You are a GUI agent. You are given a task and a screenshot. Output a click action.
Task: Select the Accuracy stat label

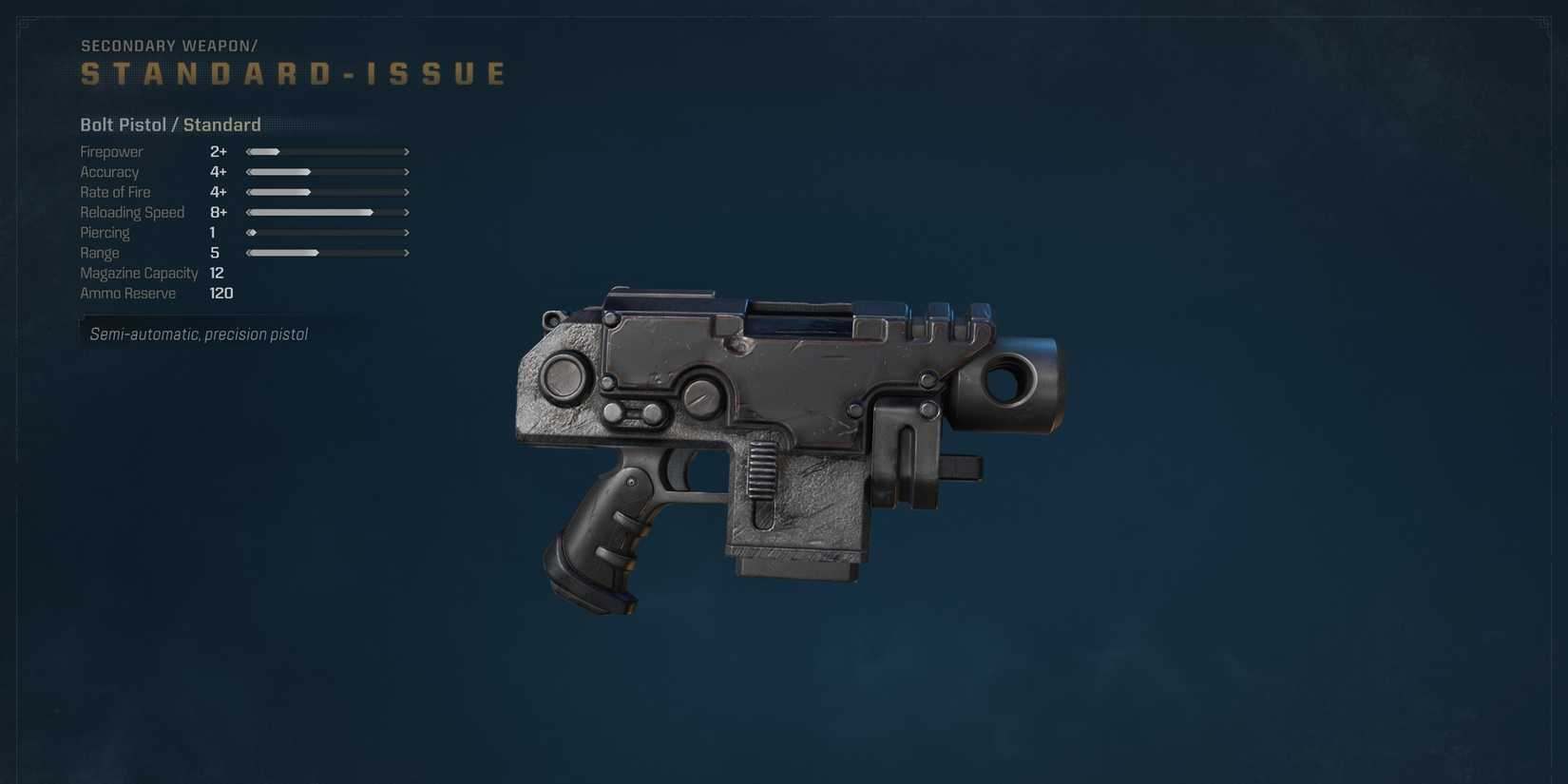(109, 172)
